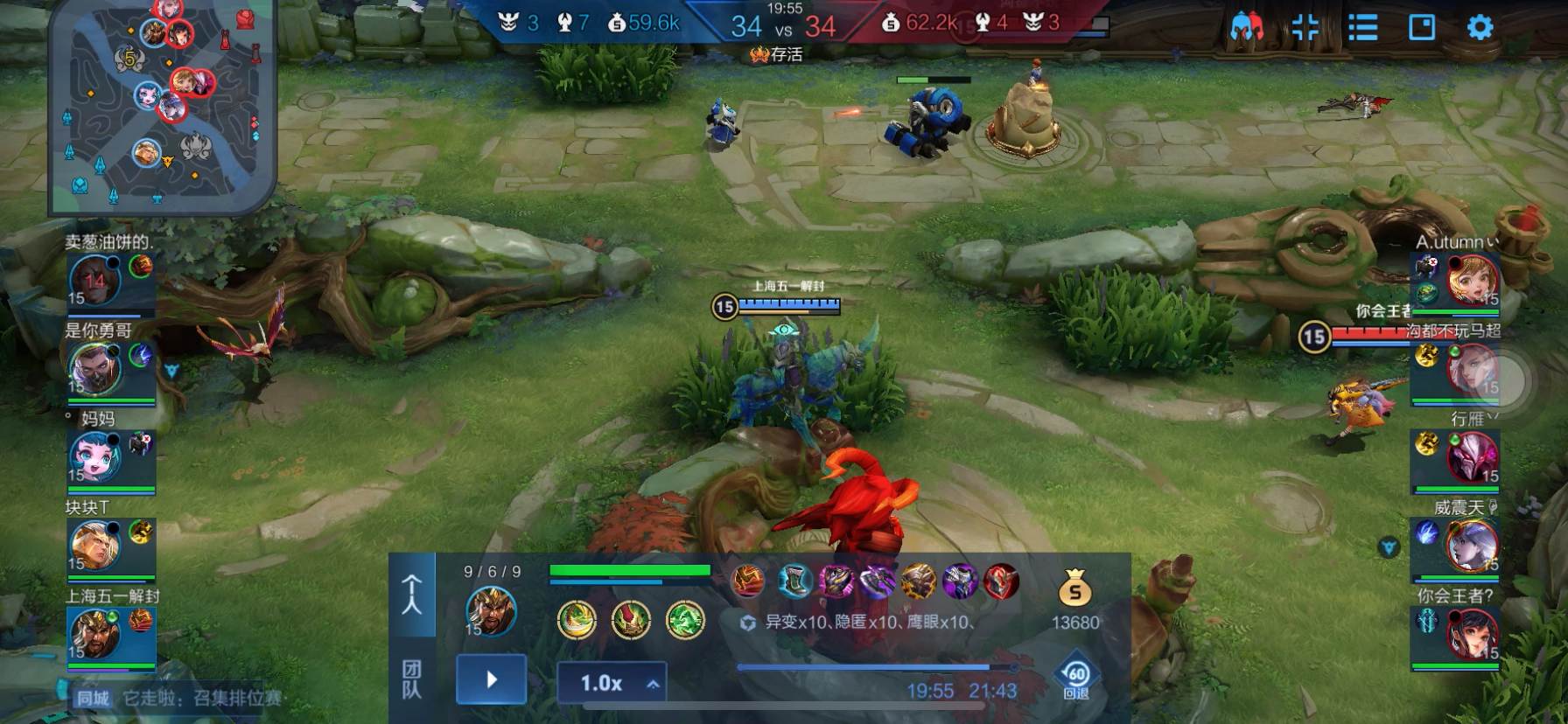
Task: Switch view to red player 行雁
Action: pos(1472,457)
